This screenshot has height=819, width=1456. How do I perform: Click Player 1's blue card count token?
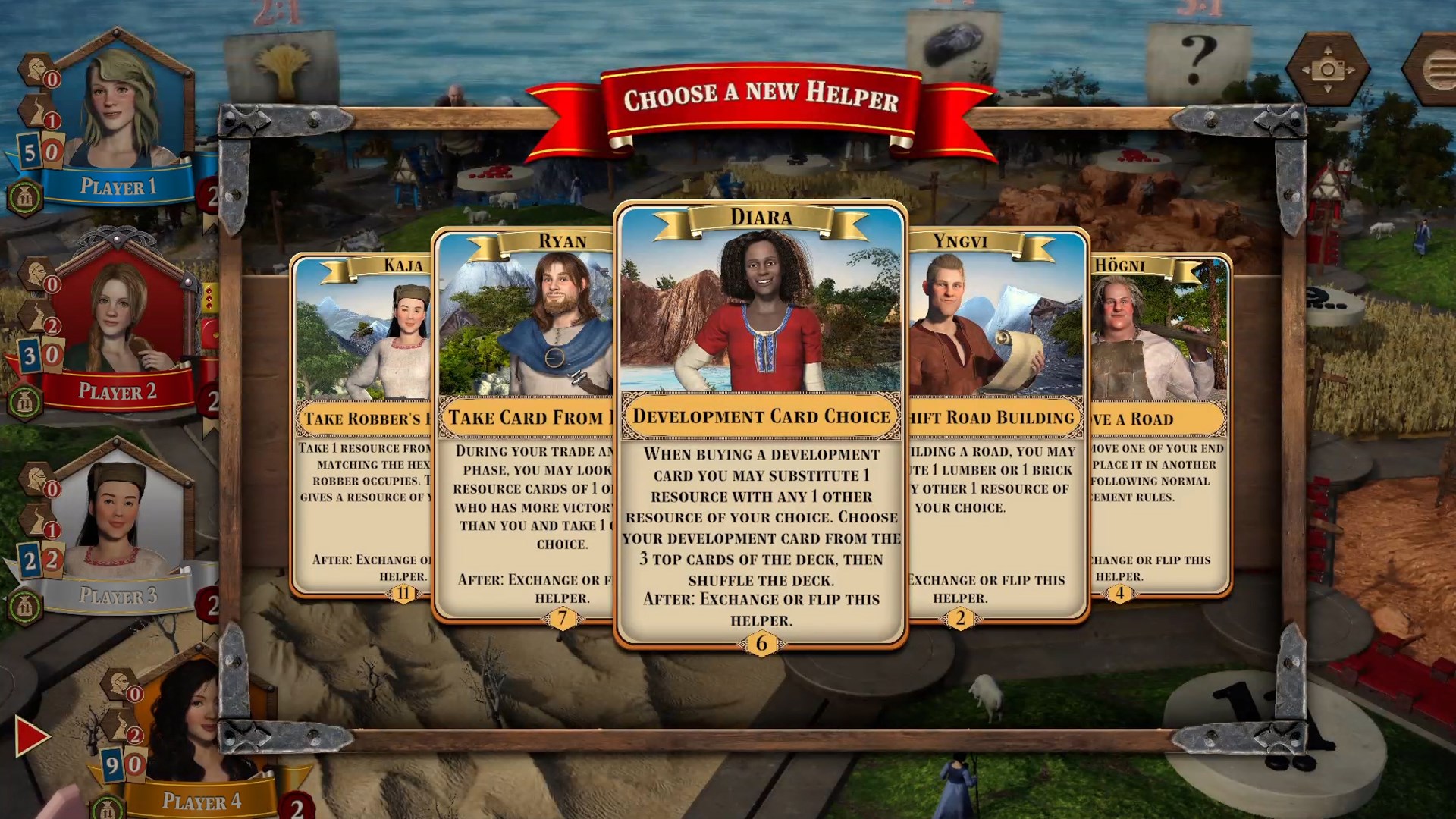[30, 149]
